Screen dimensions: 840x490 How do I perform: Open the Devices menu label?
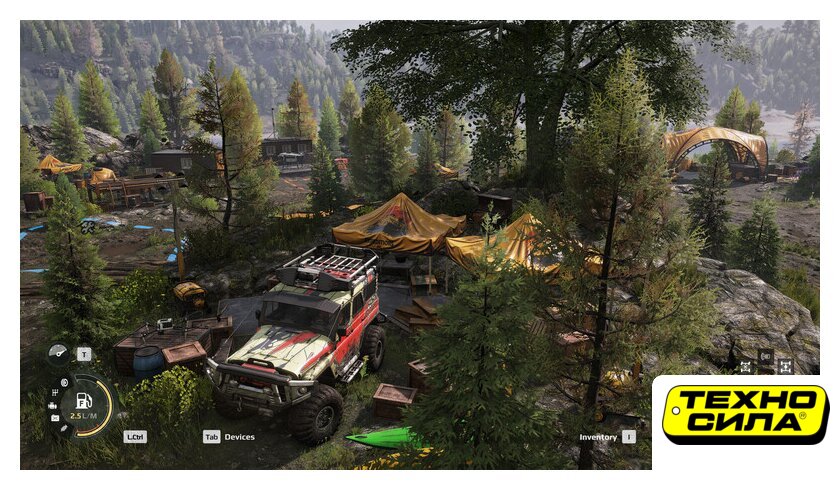point(239,437)
